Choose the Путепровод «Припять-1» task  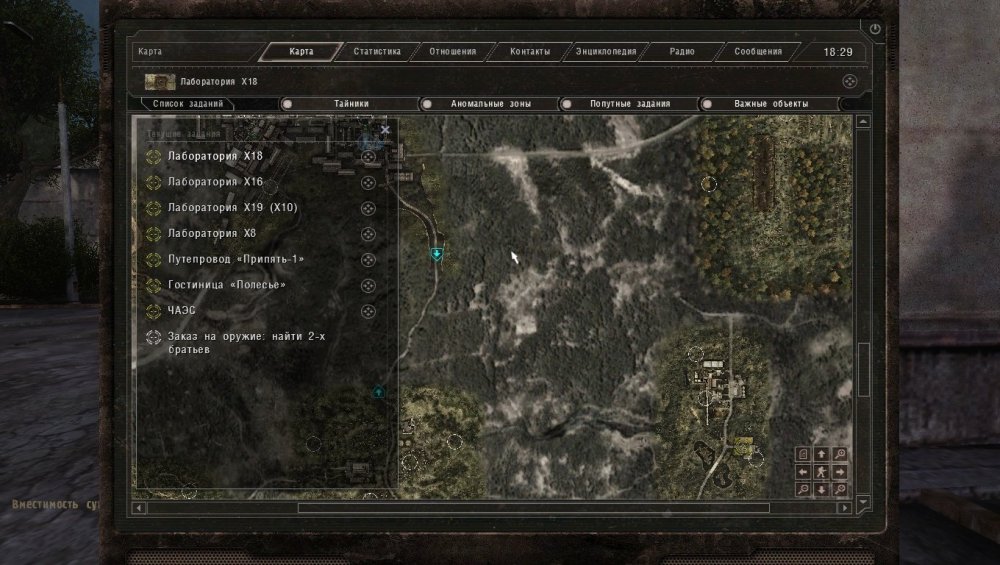pos(236,260)
